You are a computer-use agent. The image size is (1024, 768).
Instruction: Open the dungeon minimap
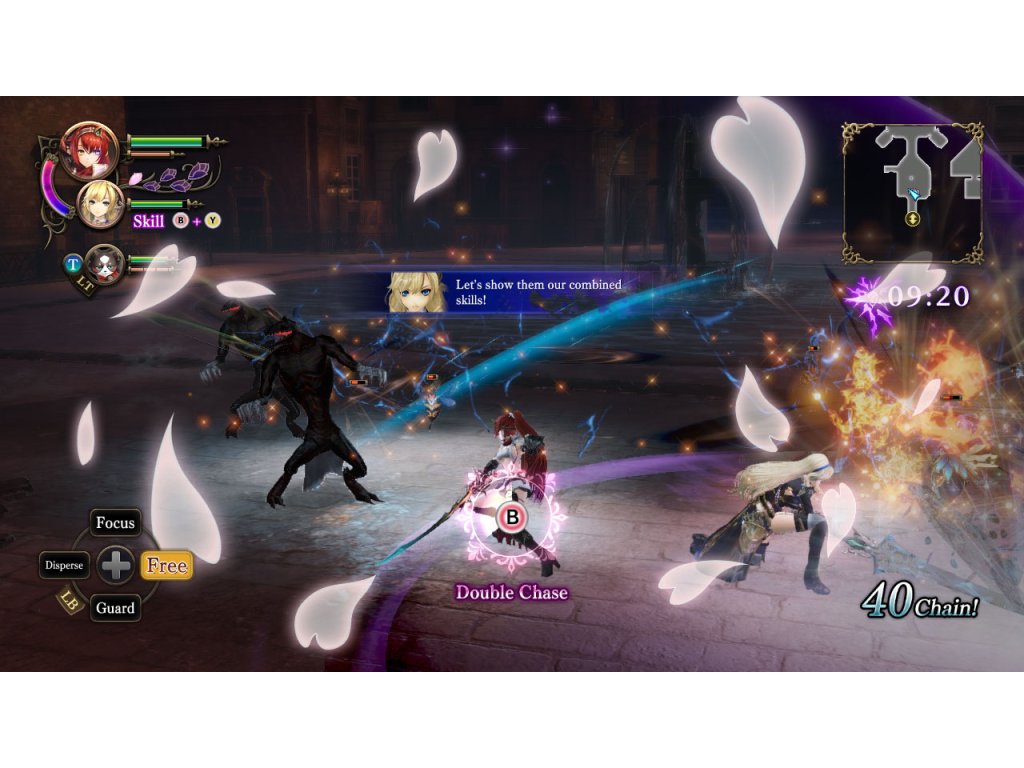[x=912, y=192]
